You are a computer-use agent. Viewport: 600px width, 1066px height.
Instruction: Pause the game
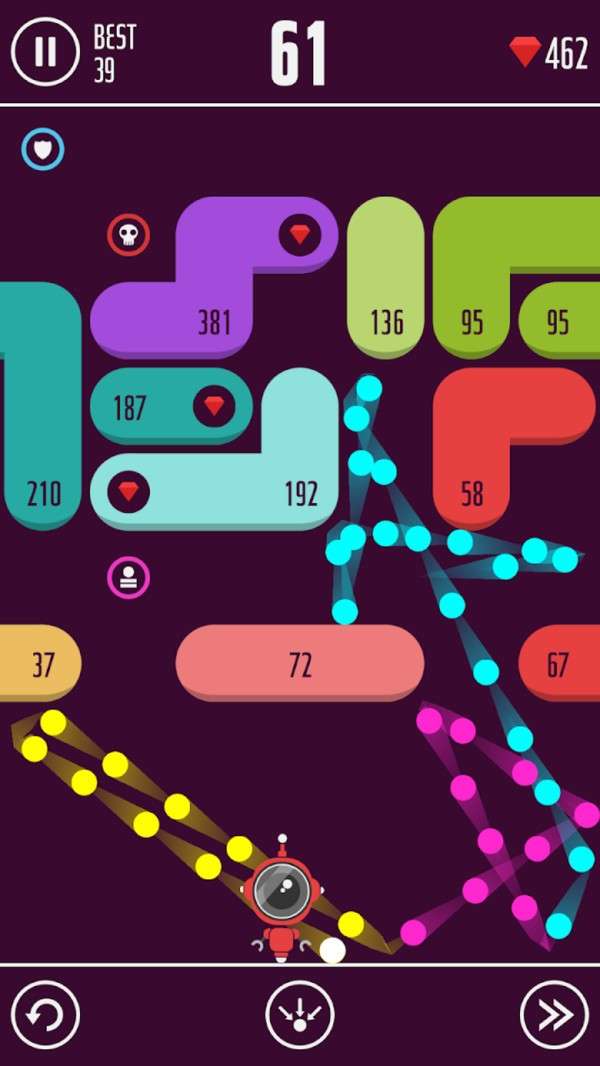click(x=45, y=51)
